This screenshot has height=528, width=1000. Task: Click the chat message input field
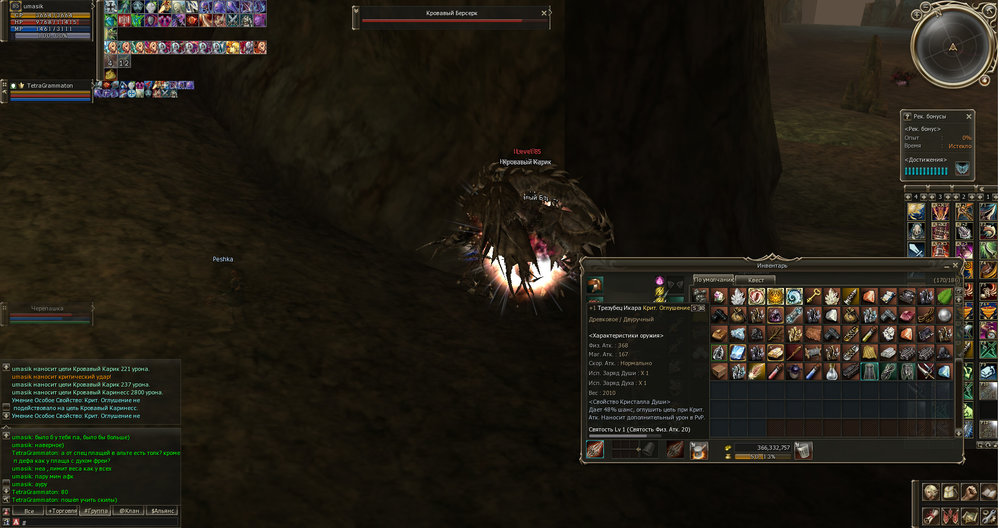[x=90, y=522]
